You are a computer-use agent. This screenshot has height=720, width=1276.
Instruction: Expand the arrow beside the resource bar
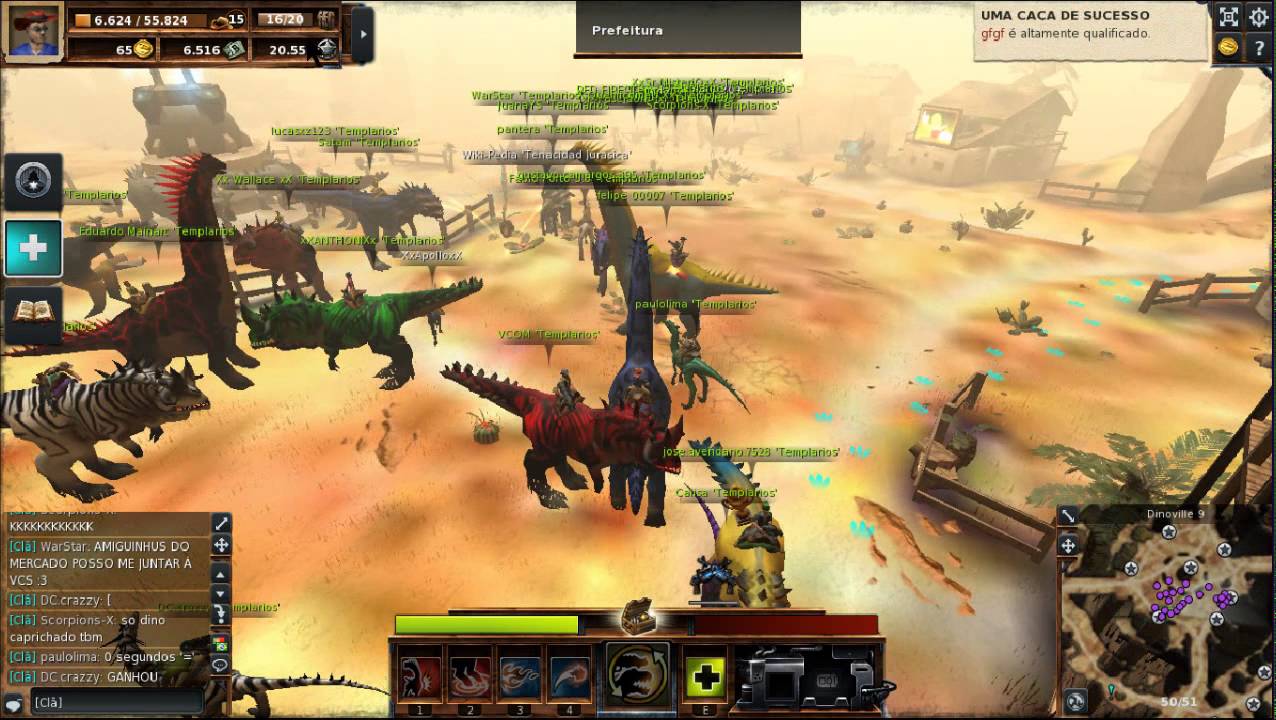click(363, 34)
